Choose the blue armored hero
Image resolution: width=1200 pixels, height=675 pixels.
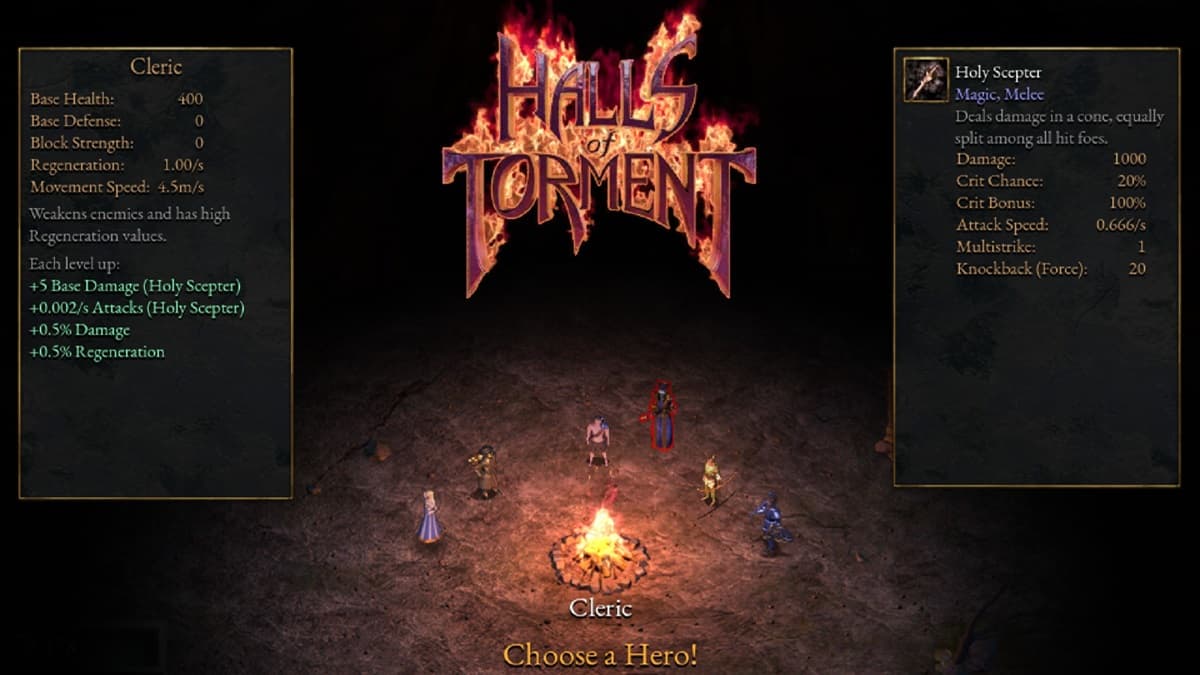pos(769,523)
